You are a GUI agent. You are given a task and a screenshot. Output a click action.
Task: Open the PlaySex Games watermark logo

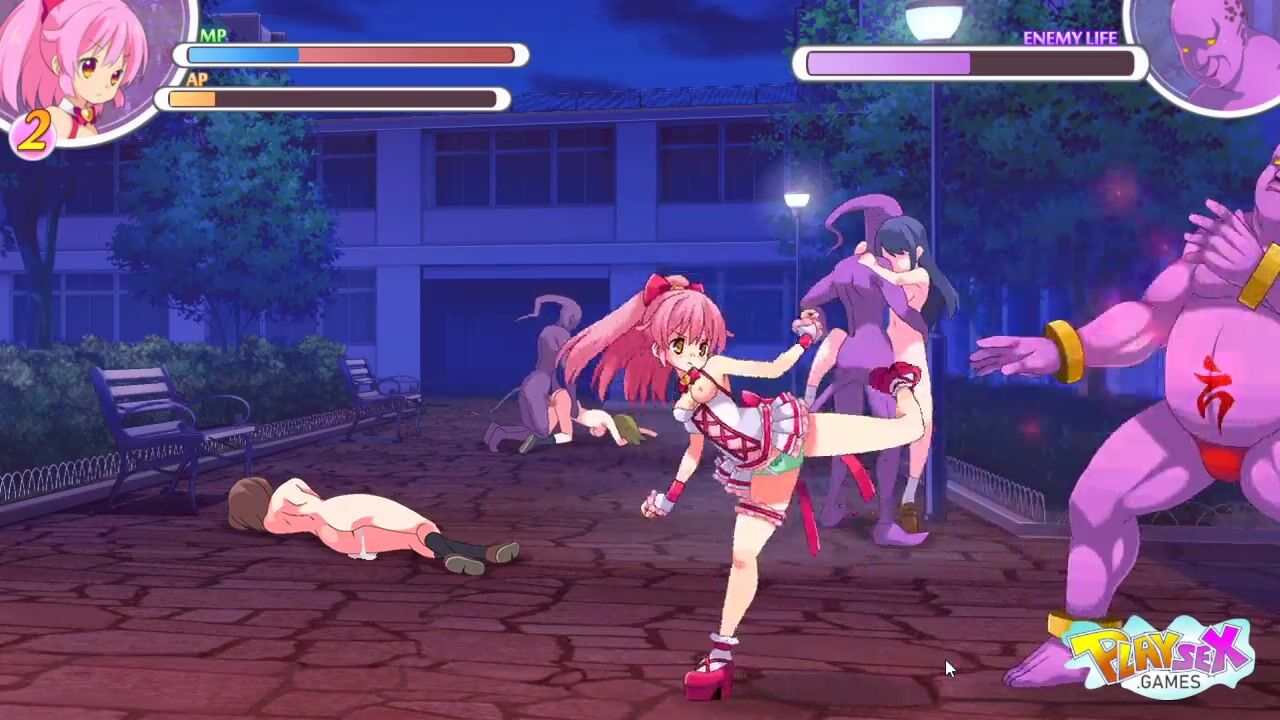[x=1160, y=657]
